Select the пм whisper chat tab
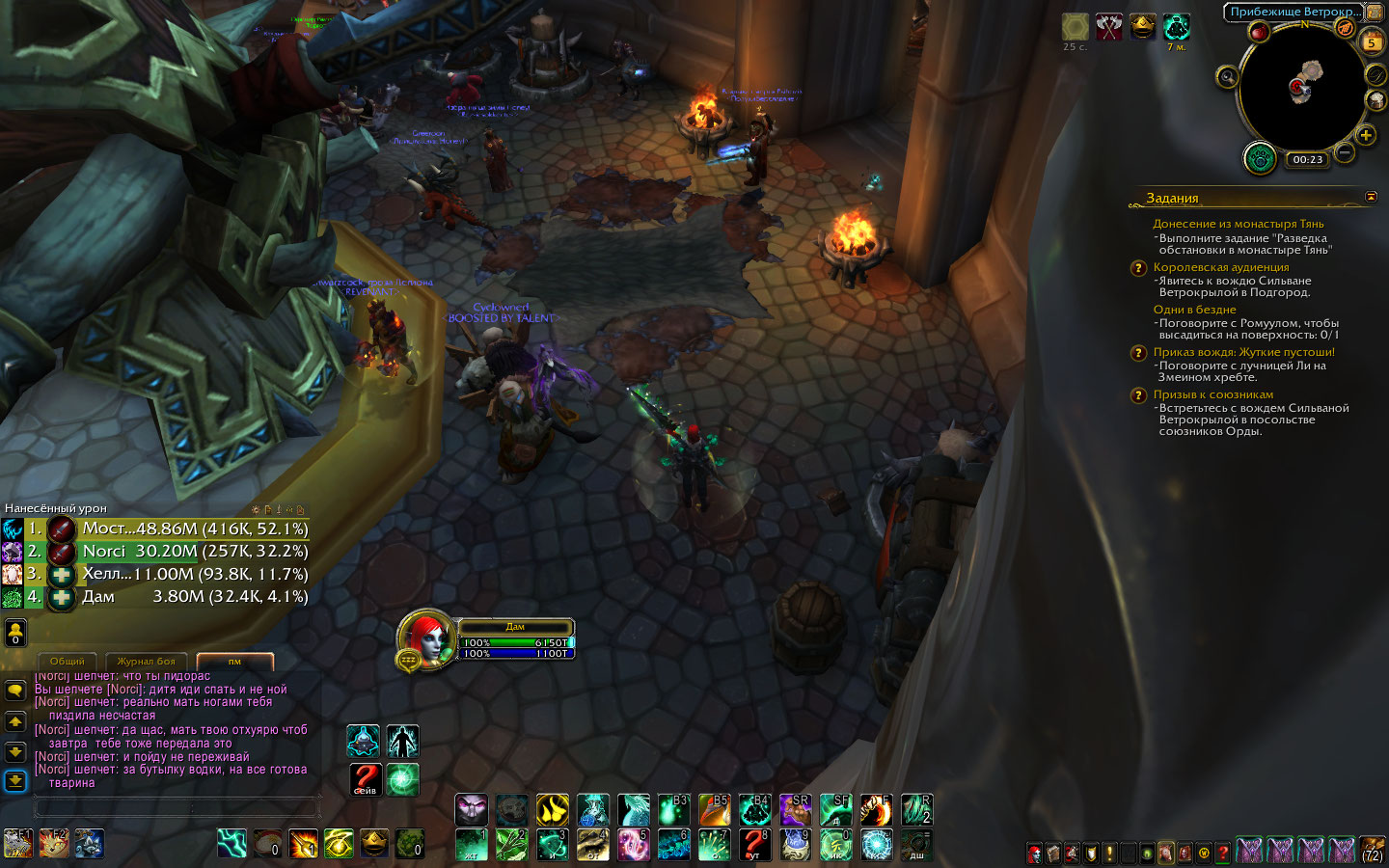This screenshot has width=1389, height=868. pyautogui.click(x=234, y=662)
